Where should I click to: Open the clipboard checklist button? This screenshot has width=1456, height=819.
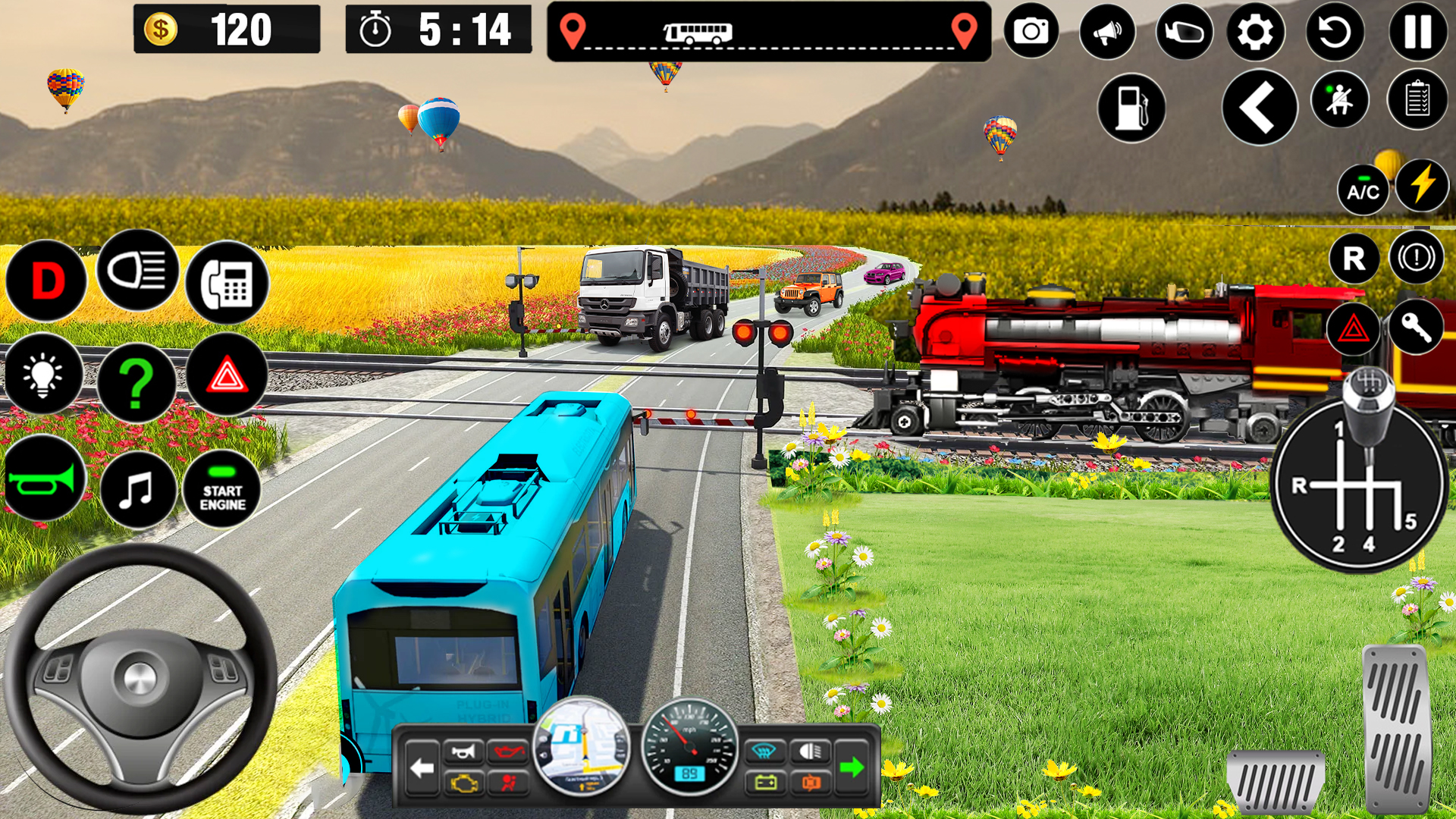tap(1417, 99)
